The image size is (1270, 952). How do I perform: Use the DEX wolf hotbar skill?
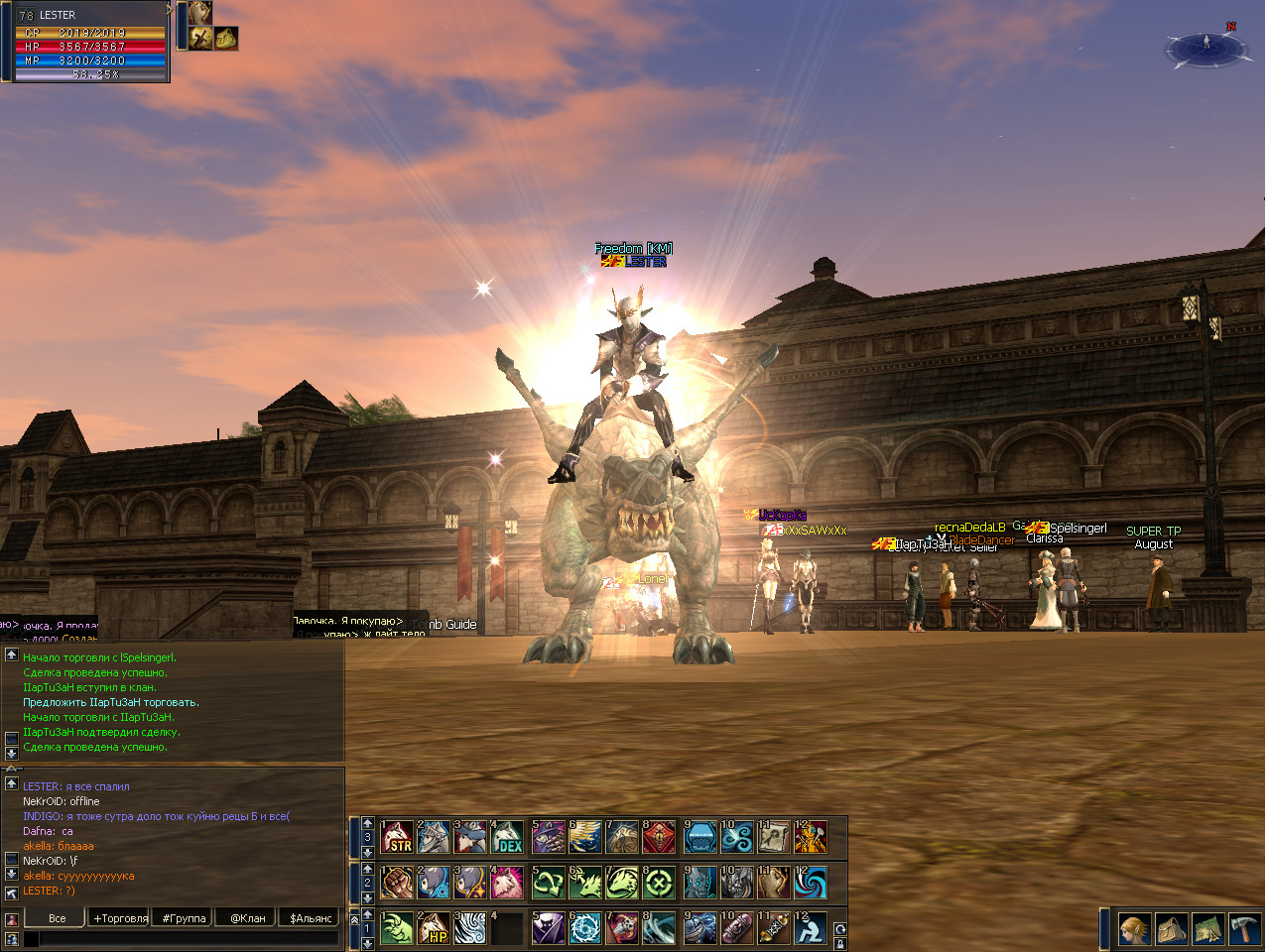(x=508, y=837)
